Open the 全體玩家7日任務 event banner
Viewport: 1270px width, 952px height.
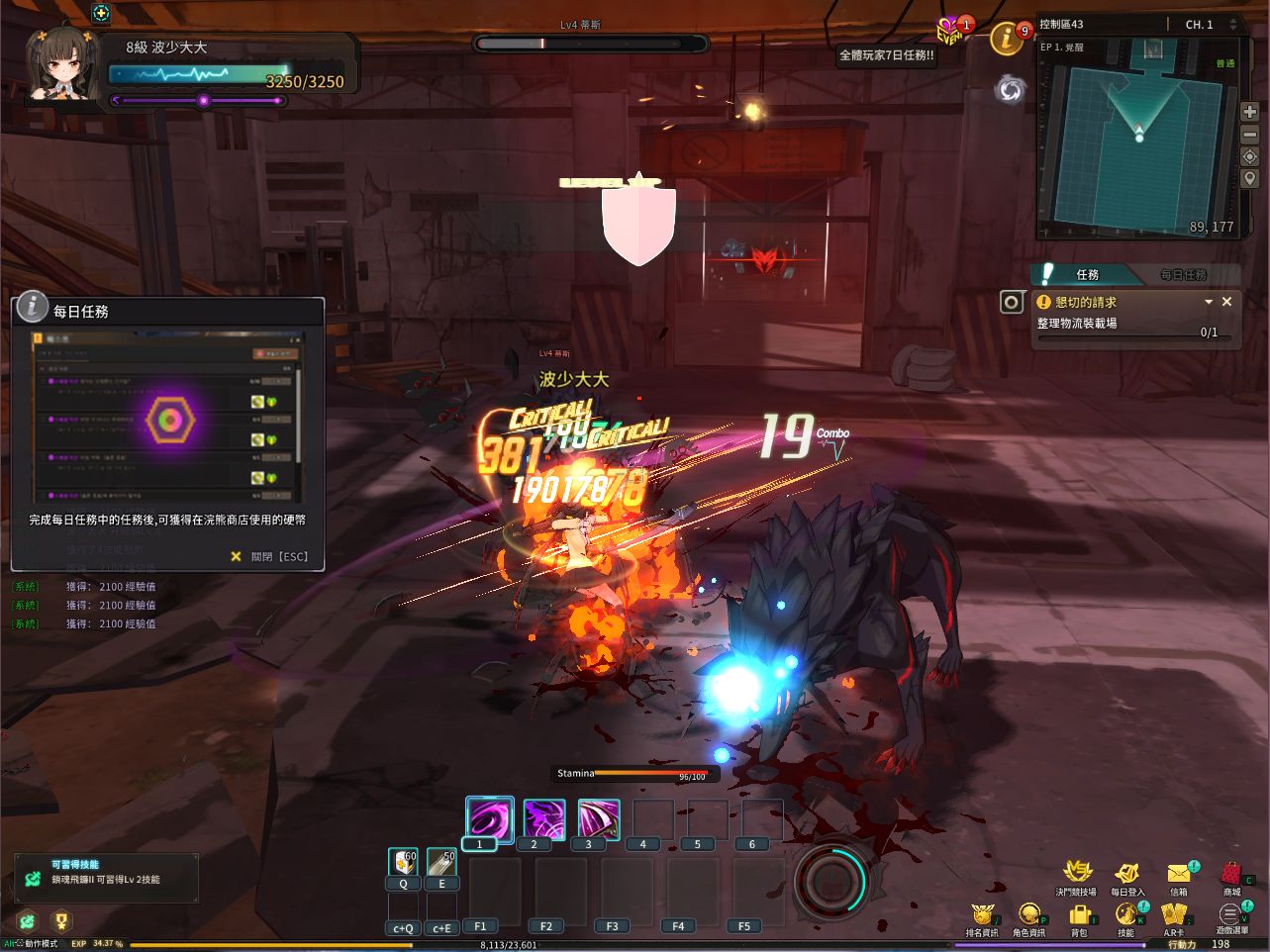886,56
